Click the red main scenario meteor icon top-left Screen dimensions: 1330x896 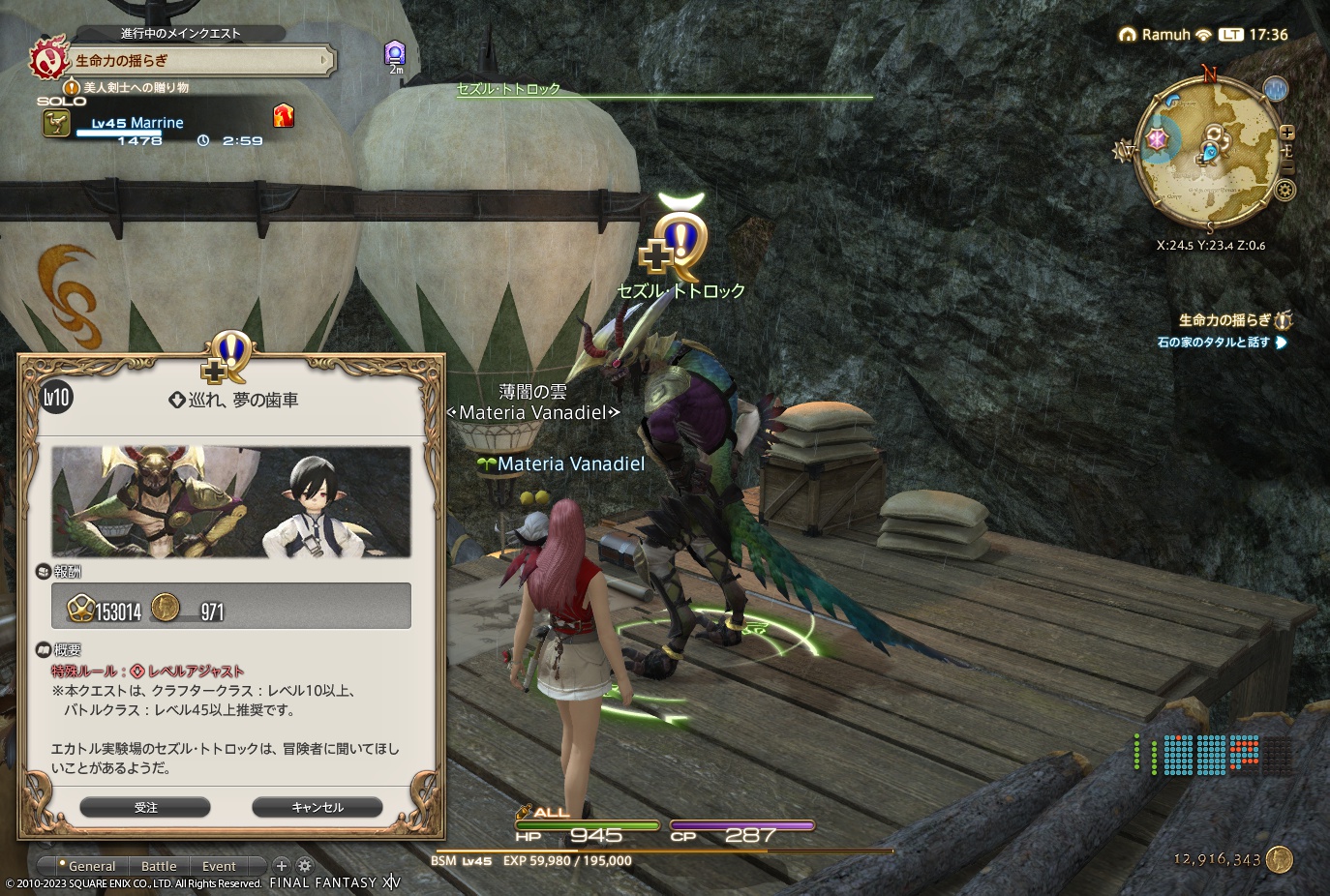pyautogui.click(x=49, y=58)
